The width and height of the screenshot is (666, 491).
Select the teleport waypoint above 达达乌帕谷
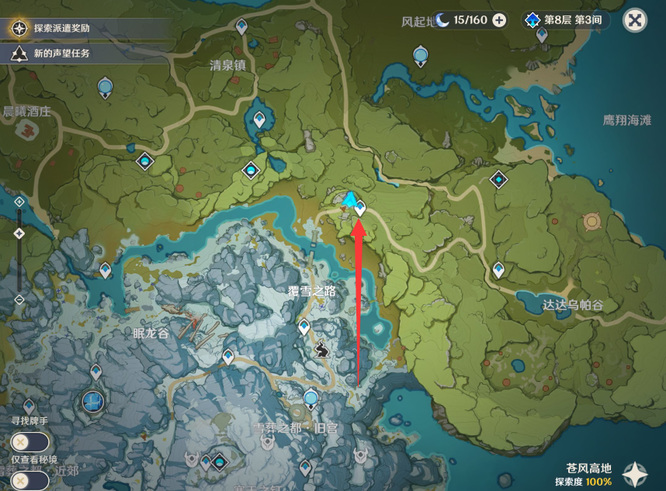click(x=499, y=270)
